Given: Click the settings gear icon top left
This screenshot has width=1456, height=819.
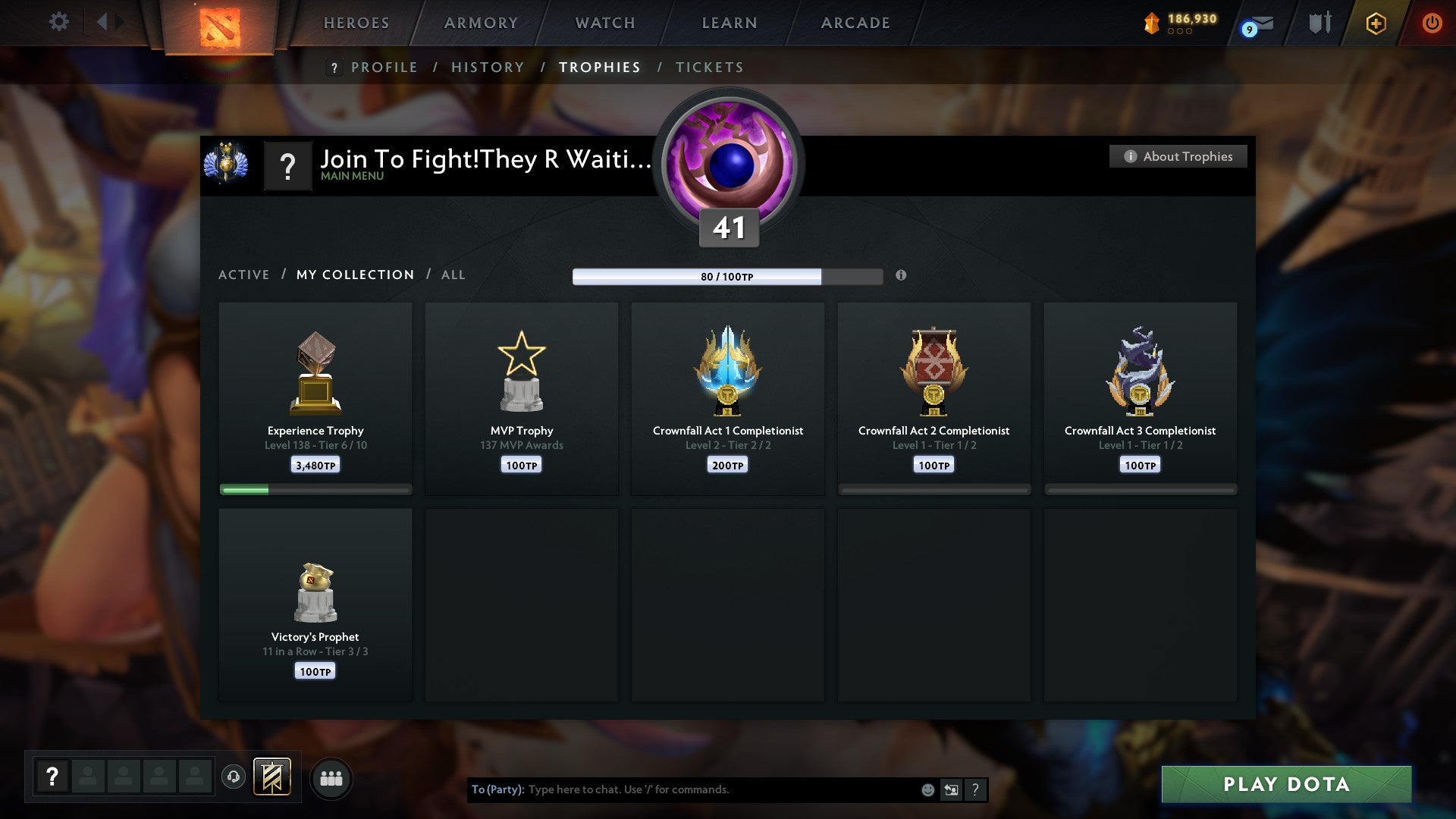Looking at the screenshot, I should pyautogui.click(x=58, y=21).
